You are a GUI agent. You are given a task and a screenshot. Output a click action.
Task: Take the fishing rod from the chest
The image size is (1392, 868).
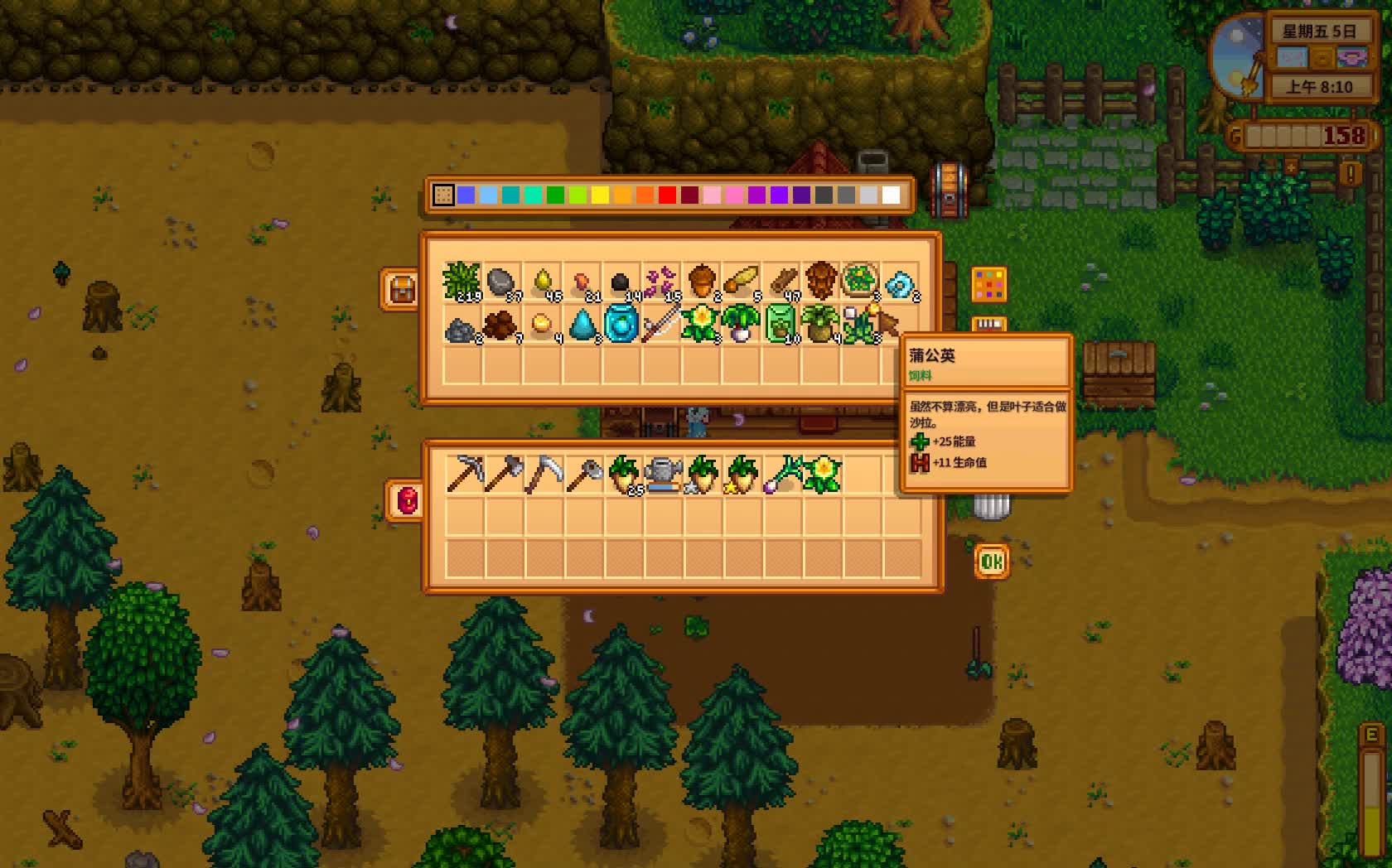660,323
